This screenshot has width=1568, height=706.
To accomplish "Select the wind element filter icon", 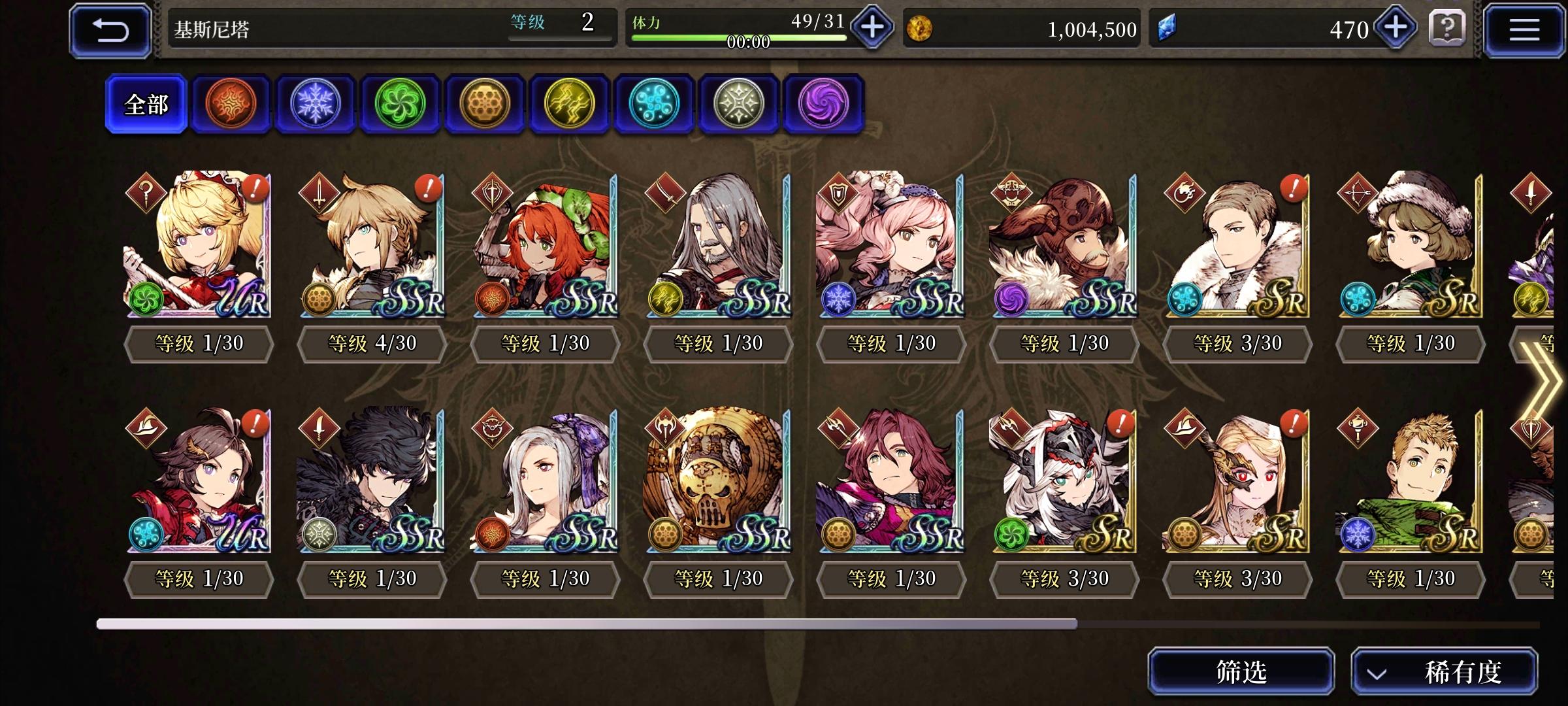I will coord(400,103).
